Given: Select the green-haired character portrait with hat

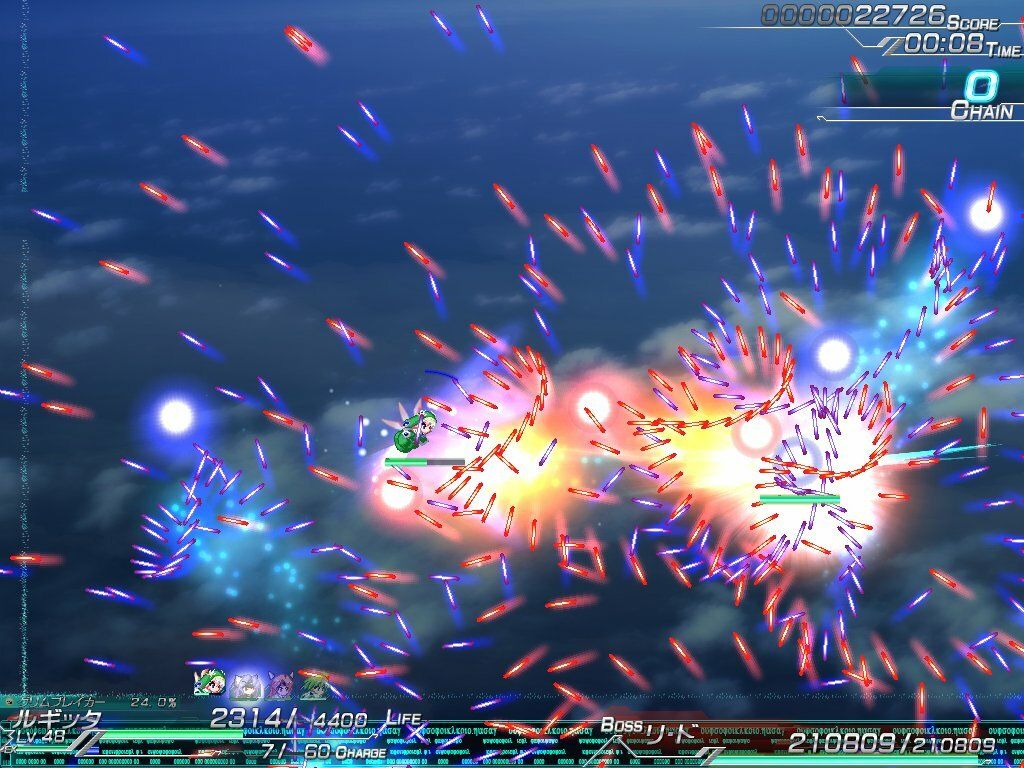Looking at the screenshot, I should [207, 685].
